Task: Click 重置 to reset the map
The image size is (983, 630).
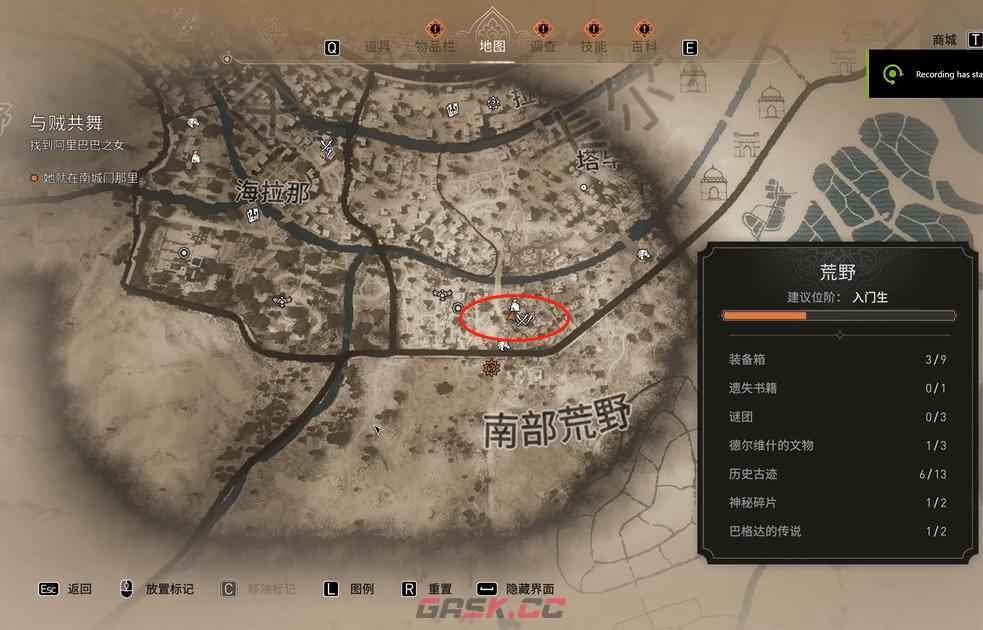Action: pyautogui.click(x=440, y=589)
